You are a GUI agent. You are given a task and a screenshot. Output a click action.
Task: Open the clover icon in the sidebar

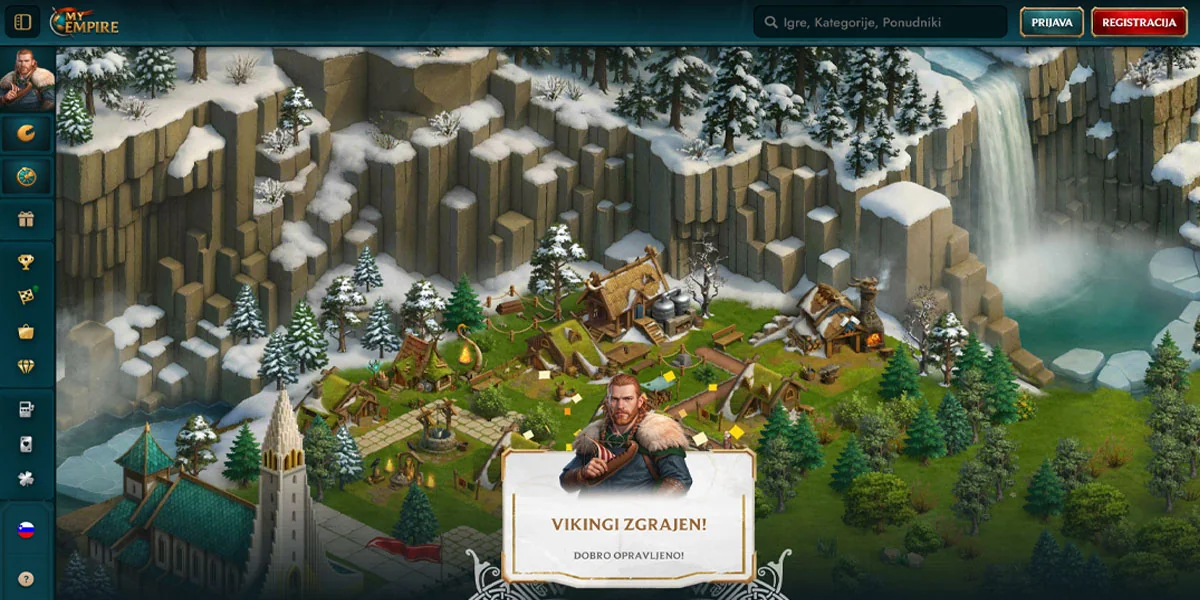point(26,479)
